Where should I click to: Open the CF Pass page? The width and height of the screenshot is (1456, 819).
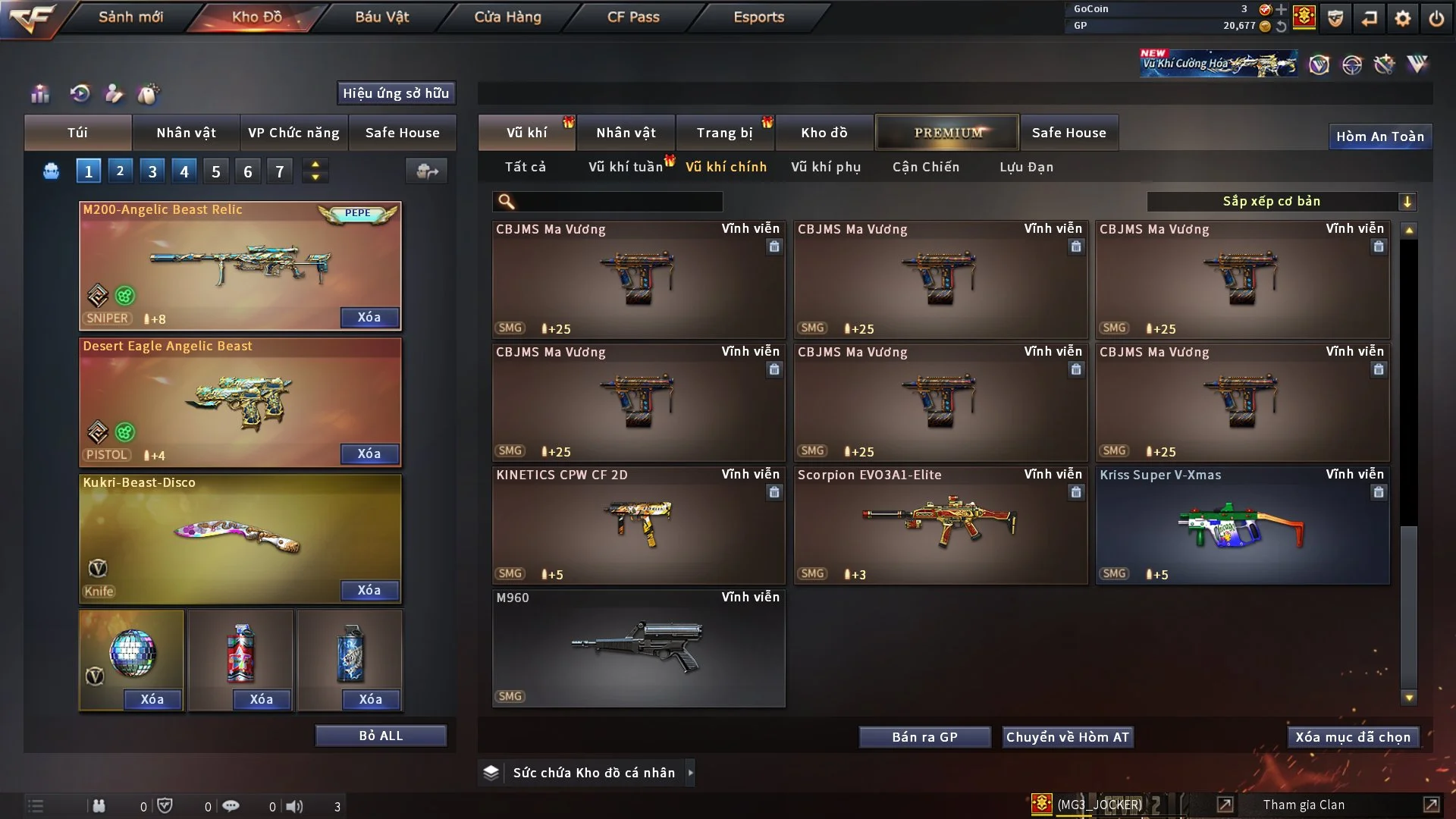coord(633,17)
